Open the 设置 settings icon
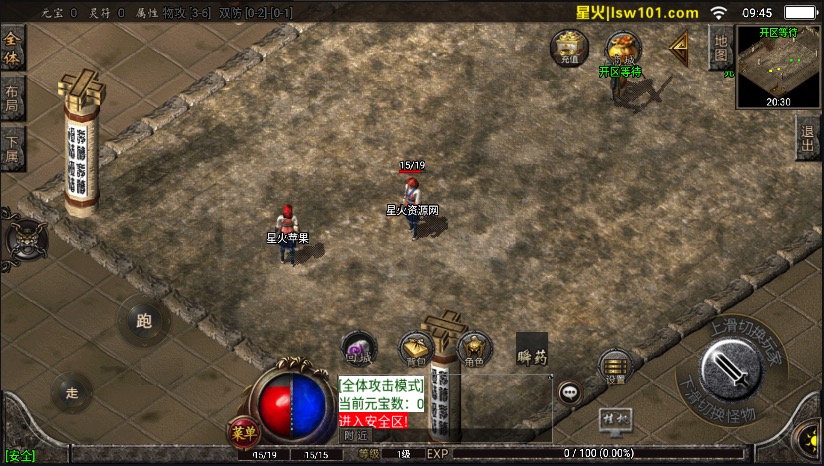This screenshot has height=466, width=824. (x=615, y=367)
